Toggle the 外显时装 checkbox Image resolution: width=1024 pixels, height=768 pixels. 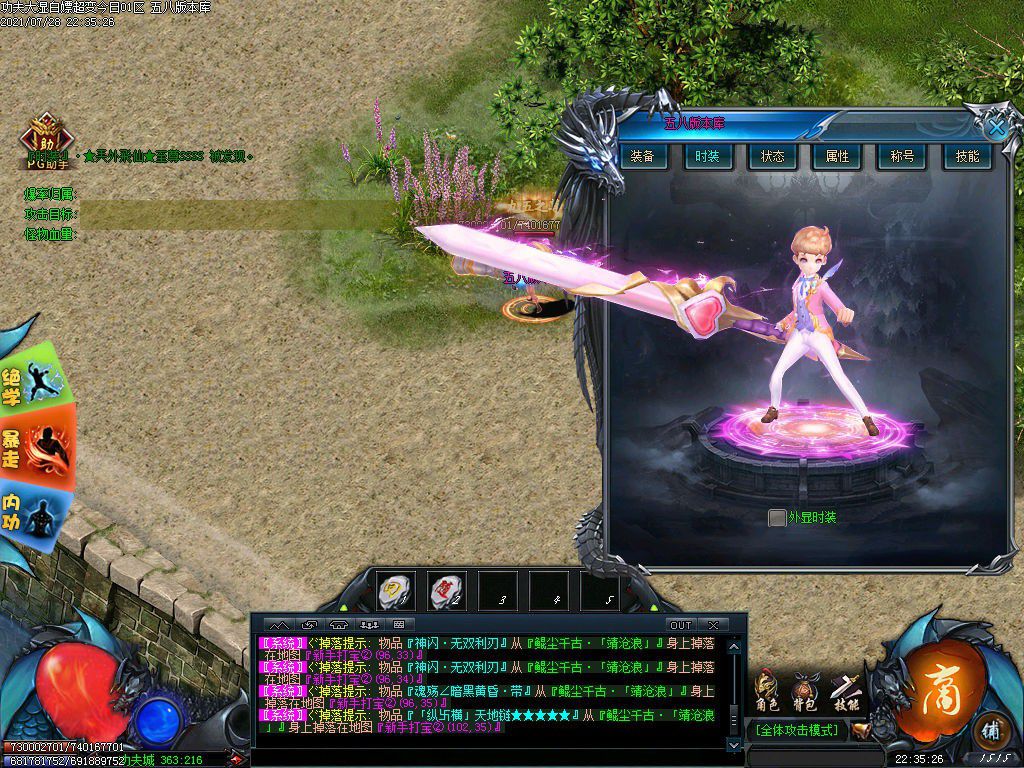pos(777,518)
